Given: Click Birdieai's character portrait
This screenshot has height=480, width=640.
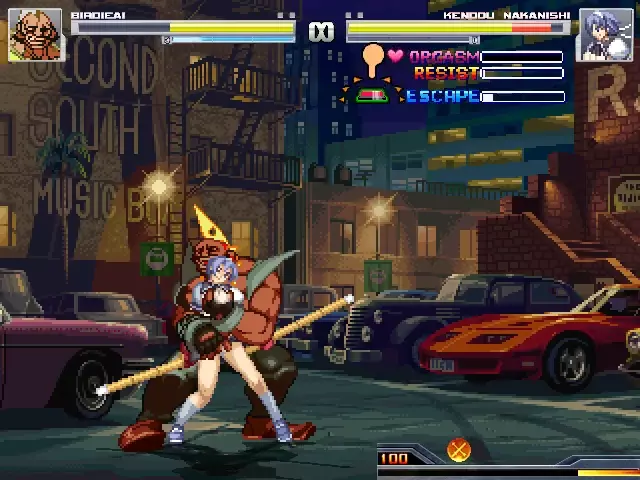Looking at the screenshot, I should [35, 35].
